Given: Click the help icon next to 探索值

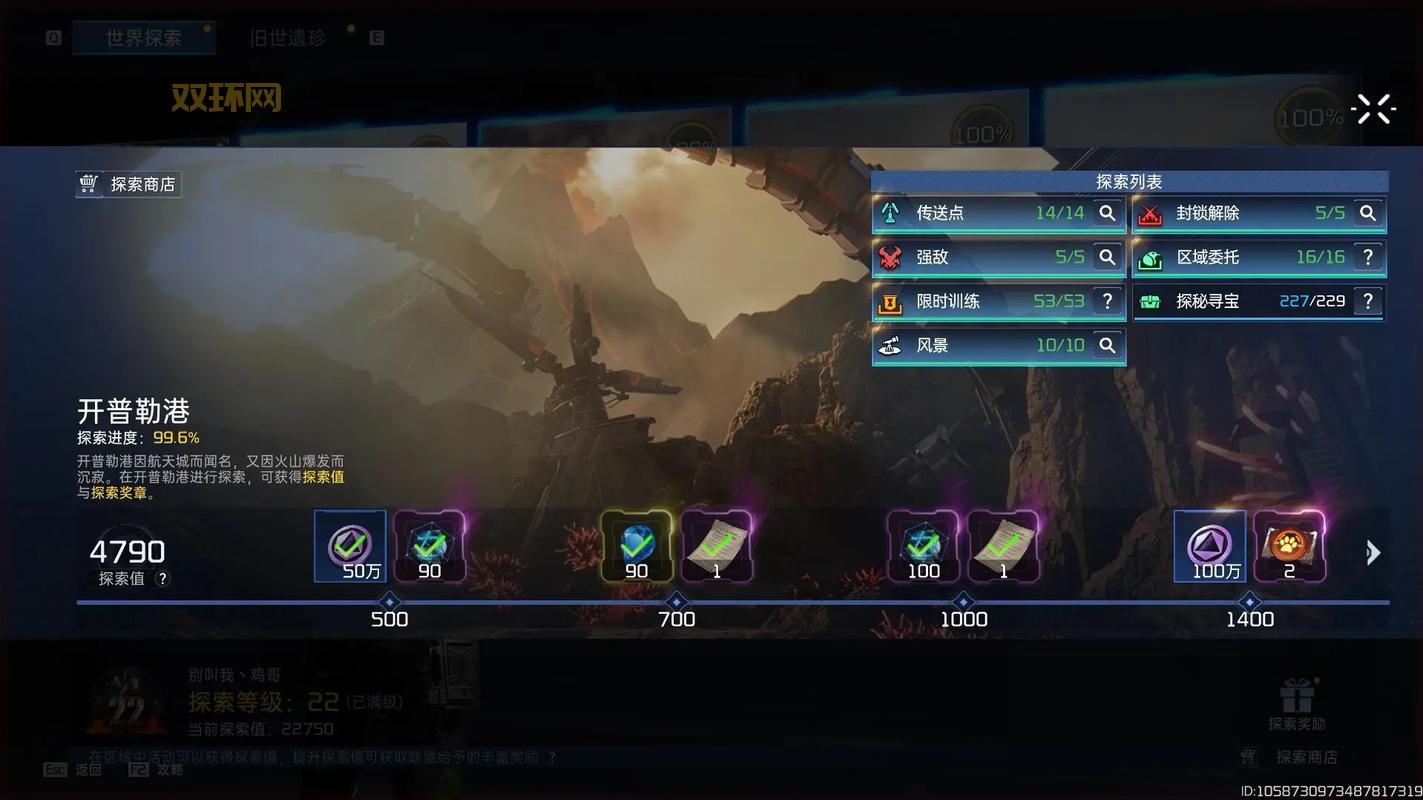Looking at the screenshot, I should pos(163,578).
